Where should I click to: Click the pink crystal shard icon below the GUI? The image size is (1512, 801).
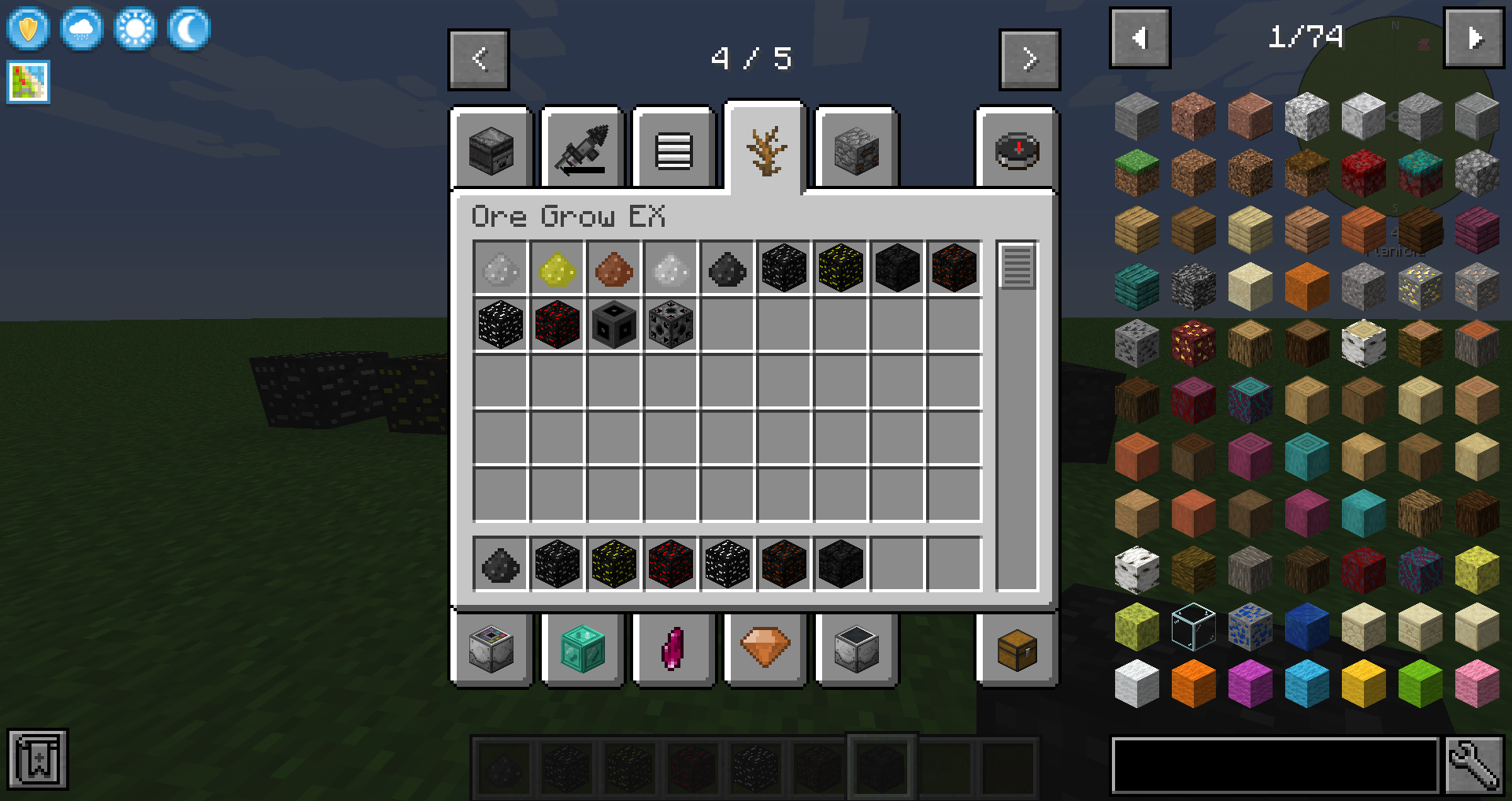[x=673, y=647]
